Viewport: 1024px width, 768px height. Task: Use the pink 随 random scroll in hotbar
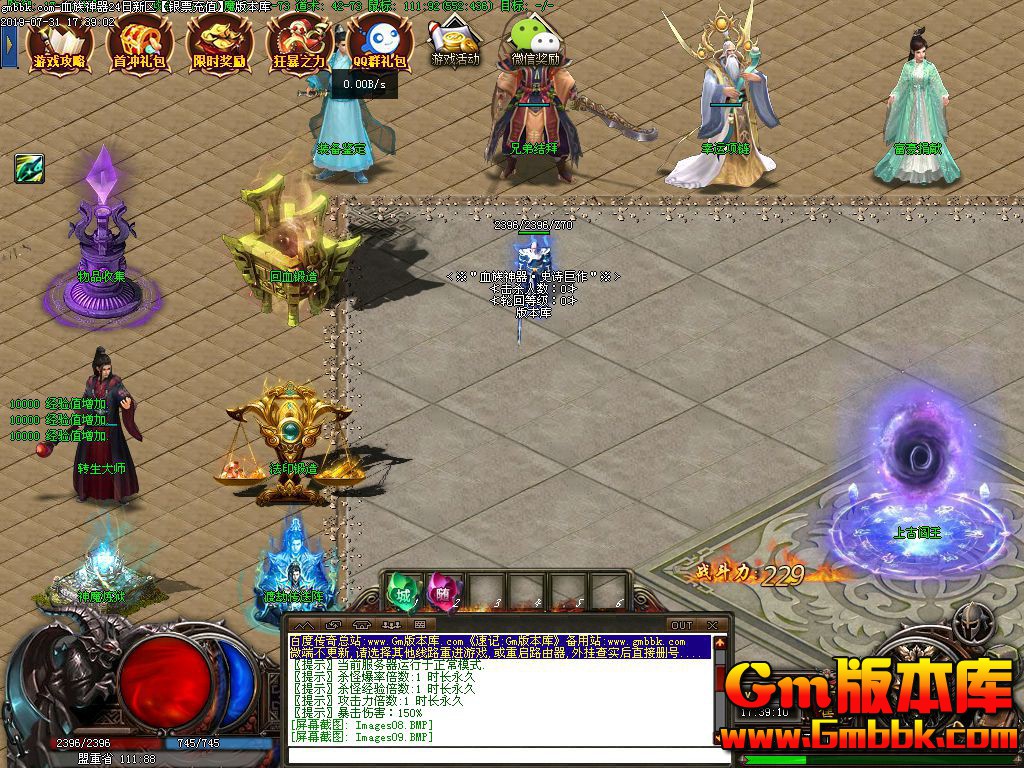click(x=441, y=591)
